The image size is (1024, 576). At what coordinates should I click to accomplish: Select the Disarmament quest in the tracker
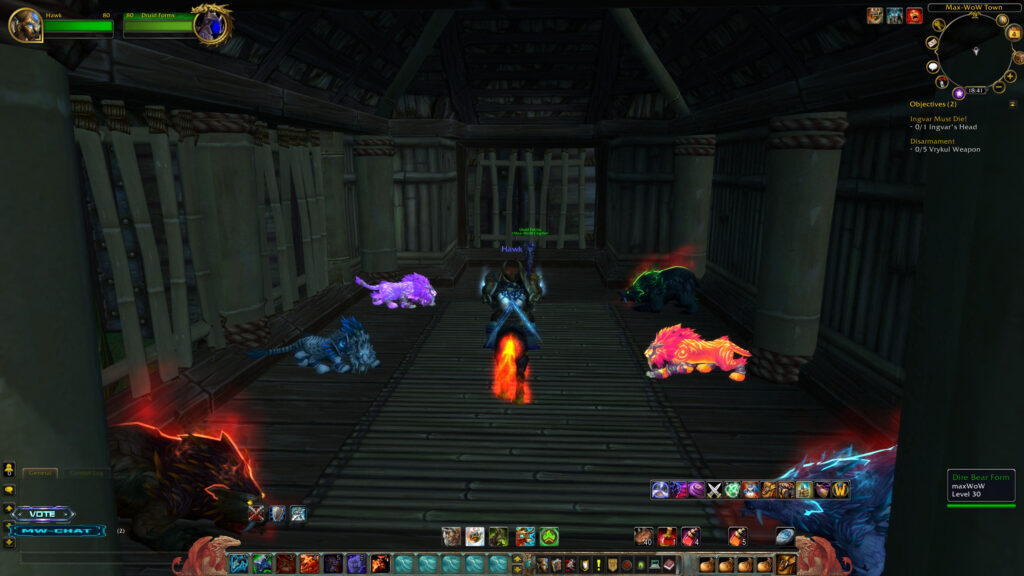point(934,141)
